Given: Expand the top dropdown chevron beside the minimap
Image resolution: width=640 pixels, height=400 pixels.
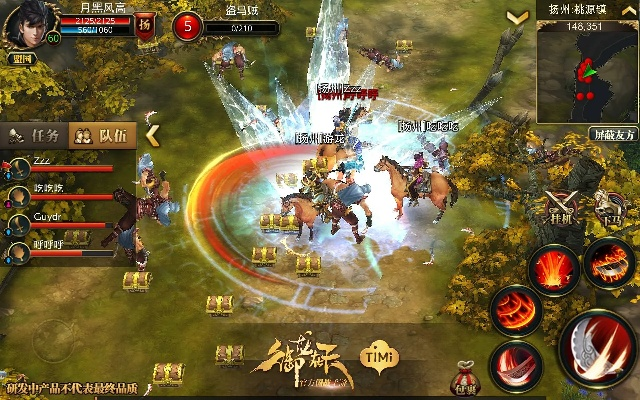Looking at the screenshot, I should pyautogui.click(x=517, y=18).
